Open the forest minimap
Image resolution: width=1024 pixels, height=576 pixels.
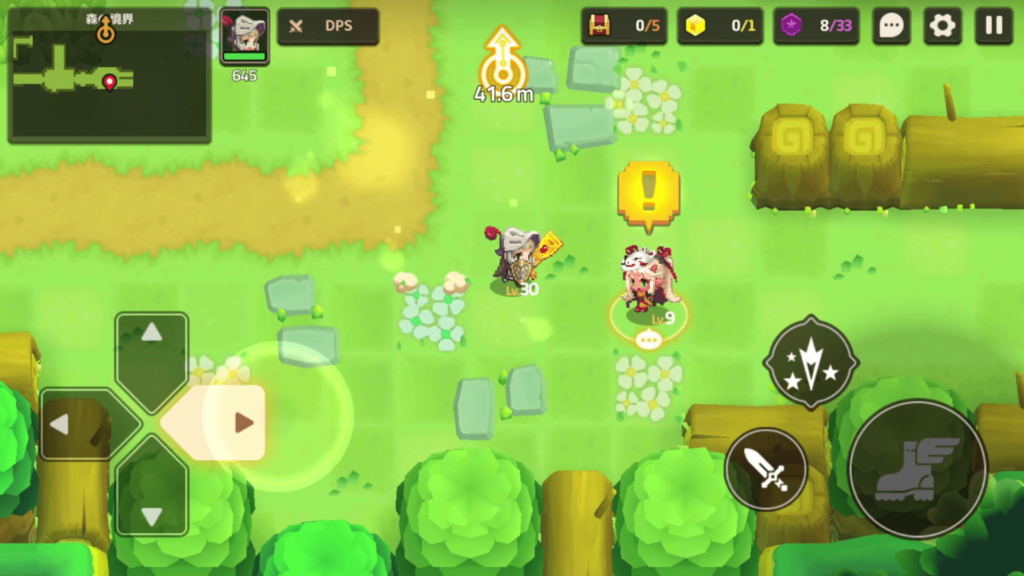pyautogui.click(x=109, y=78)
